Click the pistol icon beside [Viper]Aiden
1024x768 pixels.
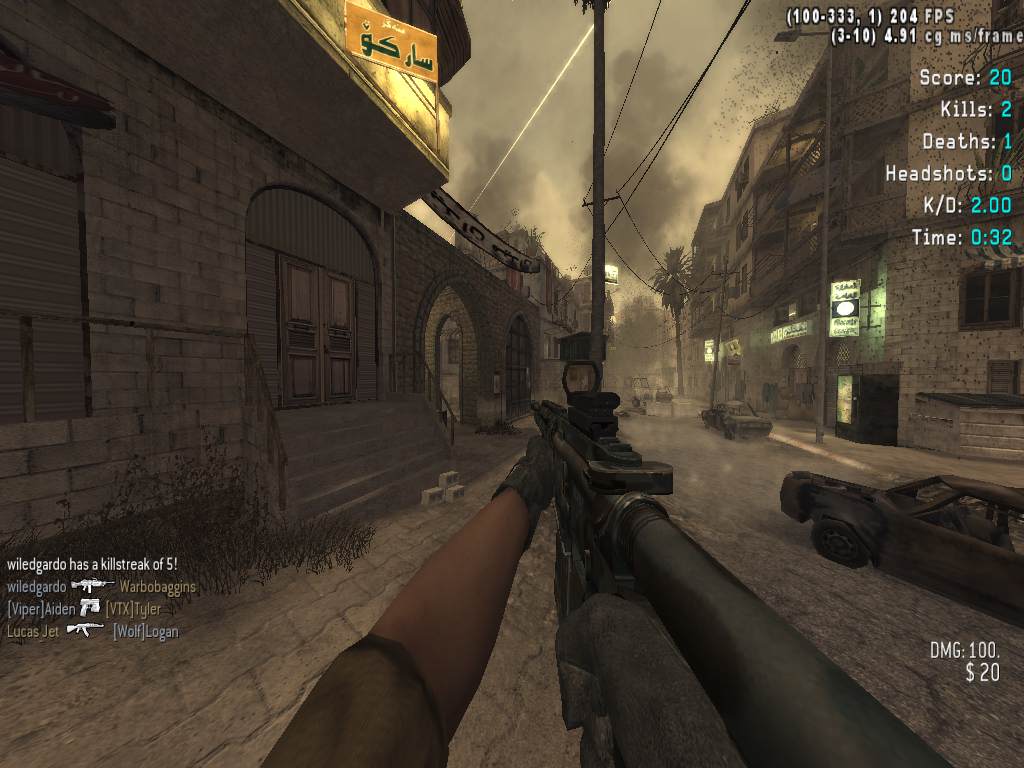click(90, 608)
